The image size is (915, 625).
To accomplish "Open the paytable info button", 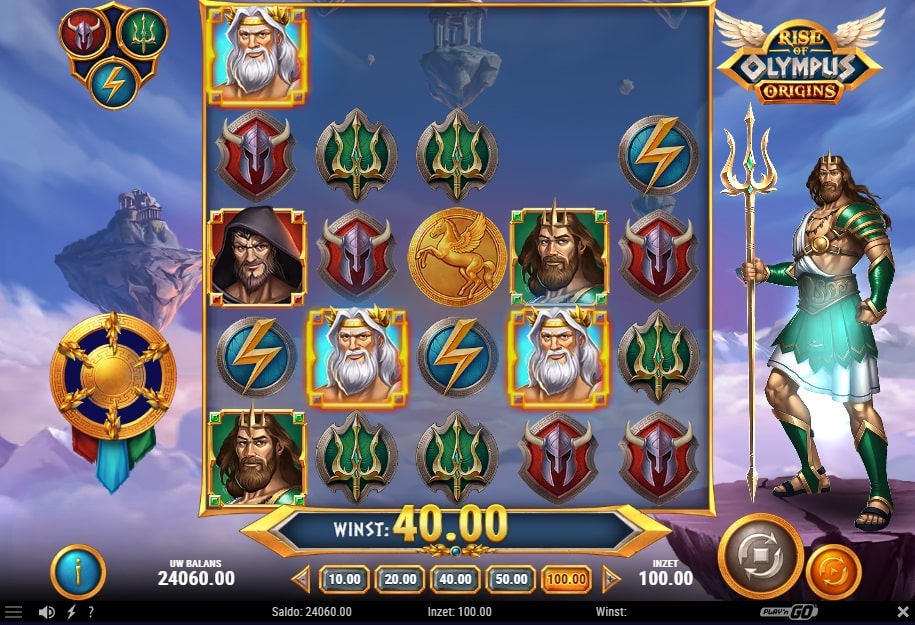I will [78, 572].
